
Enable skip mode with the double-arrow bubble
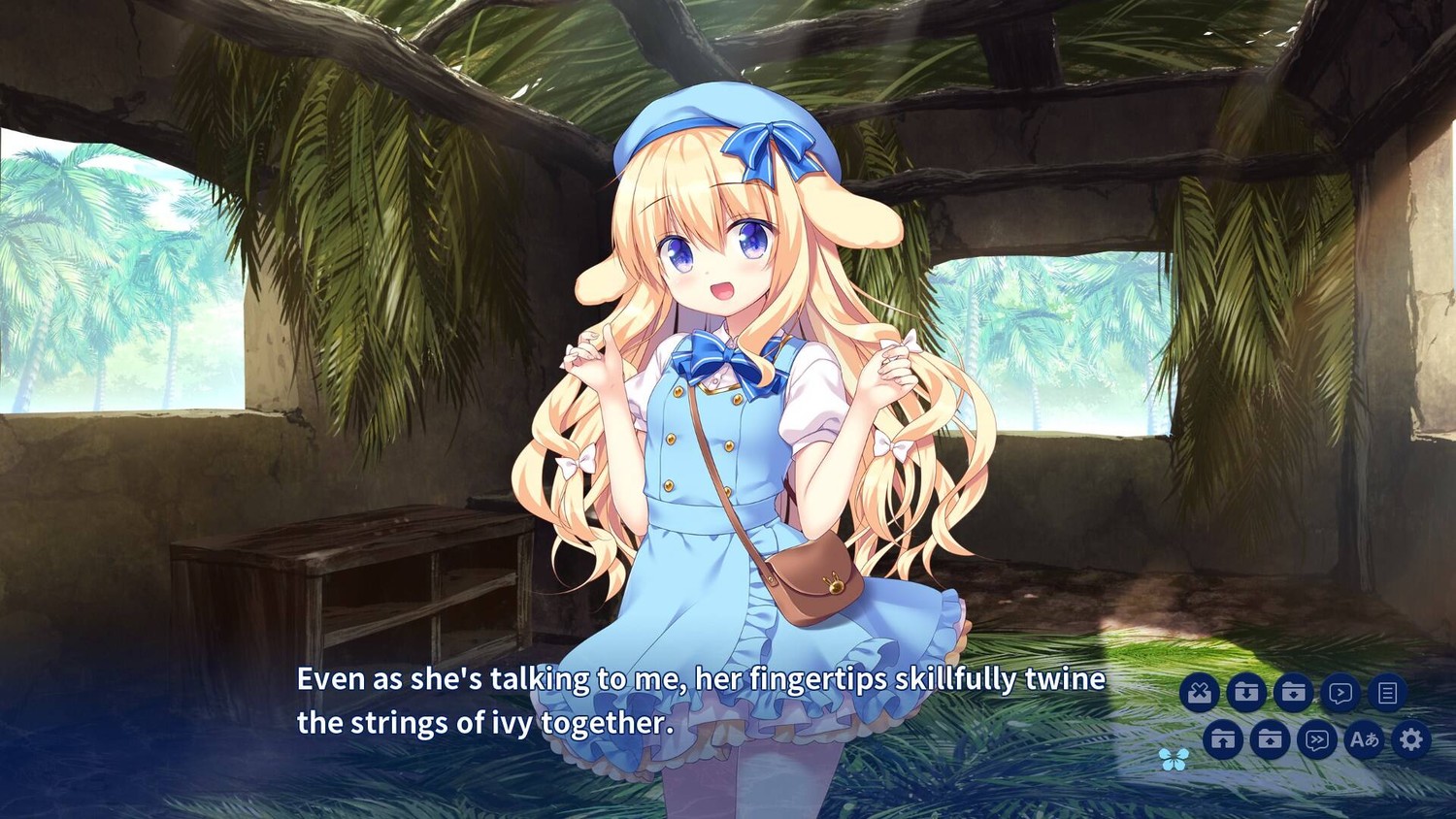tap(1317, 738)
